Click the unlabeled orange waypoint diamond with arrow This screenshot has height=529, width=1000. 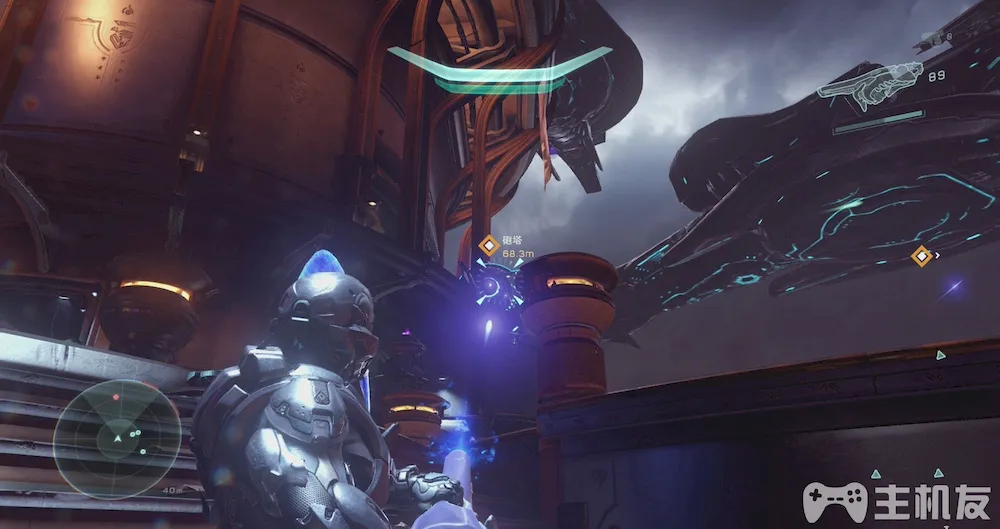921,256
